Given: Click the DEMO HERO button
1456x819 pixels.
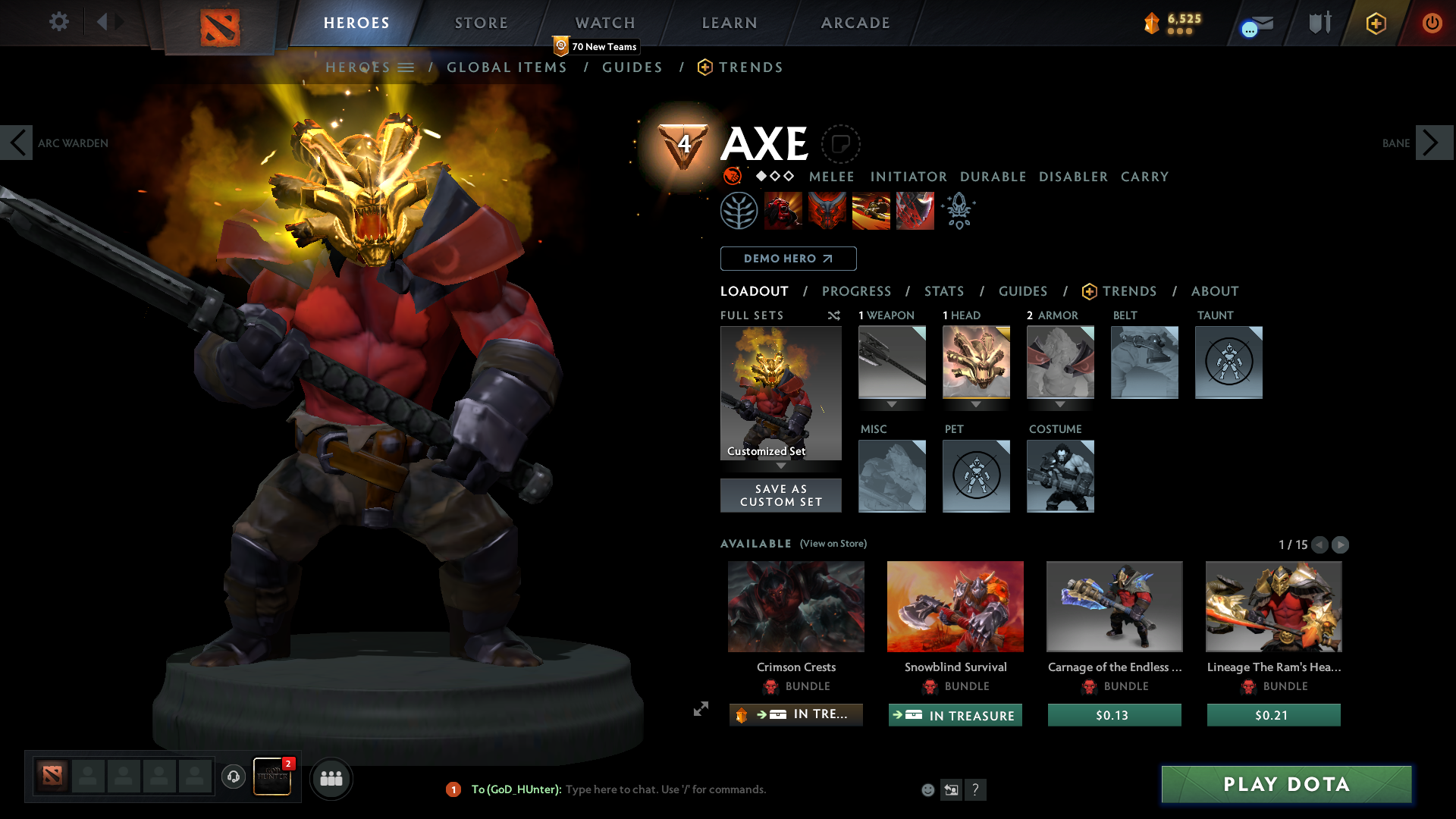Looking at the screenshot, I should pos(788,259).
